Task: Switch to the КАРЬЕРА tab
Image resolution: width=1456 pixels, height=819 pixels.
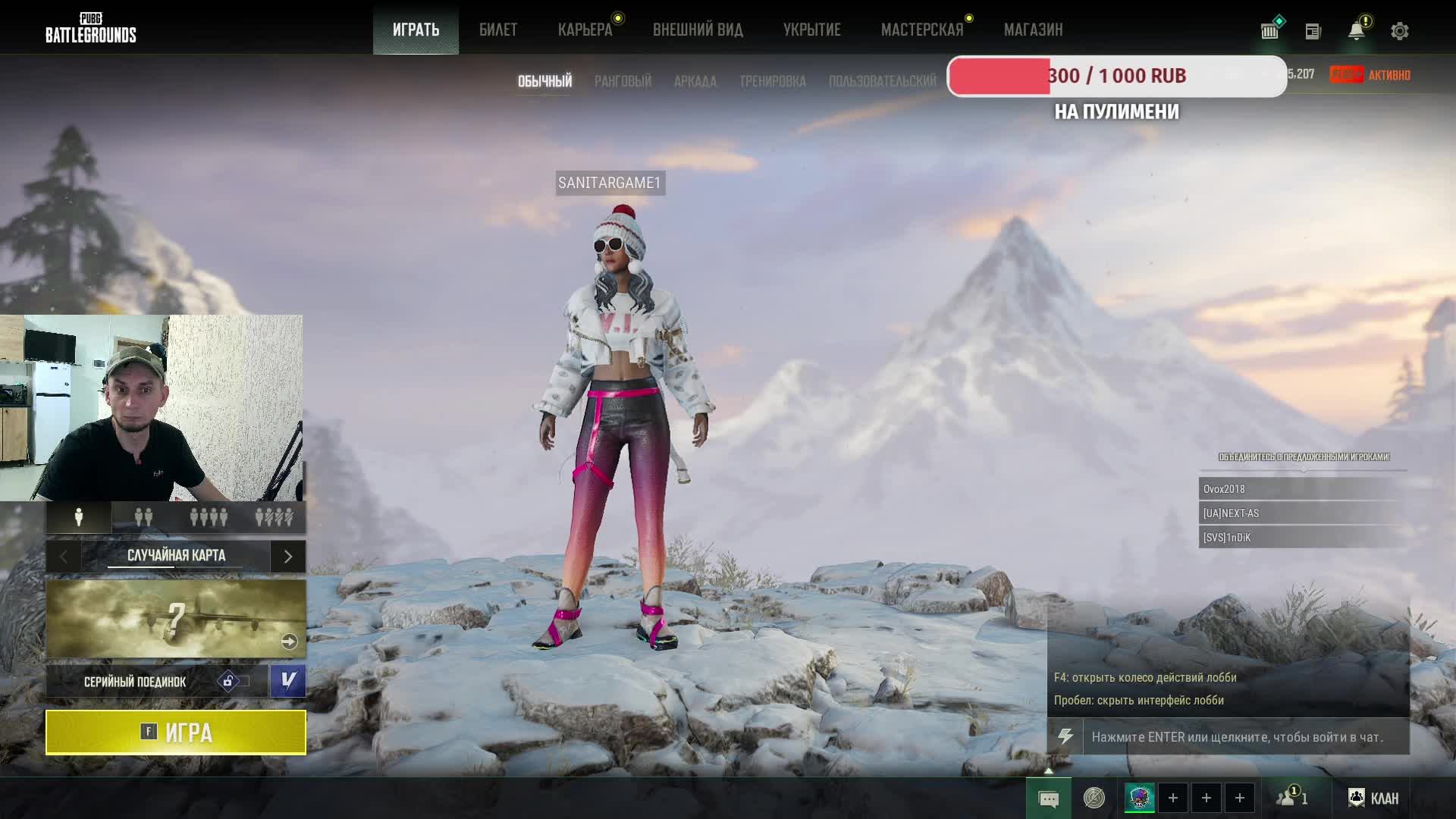Action: point(585,30)
